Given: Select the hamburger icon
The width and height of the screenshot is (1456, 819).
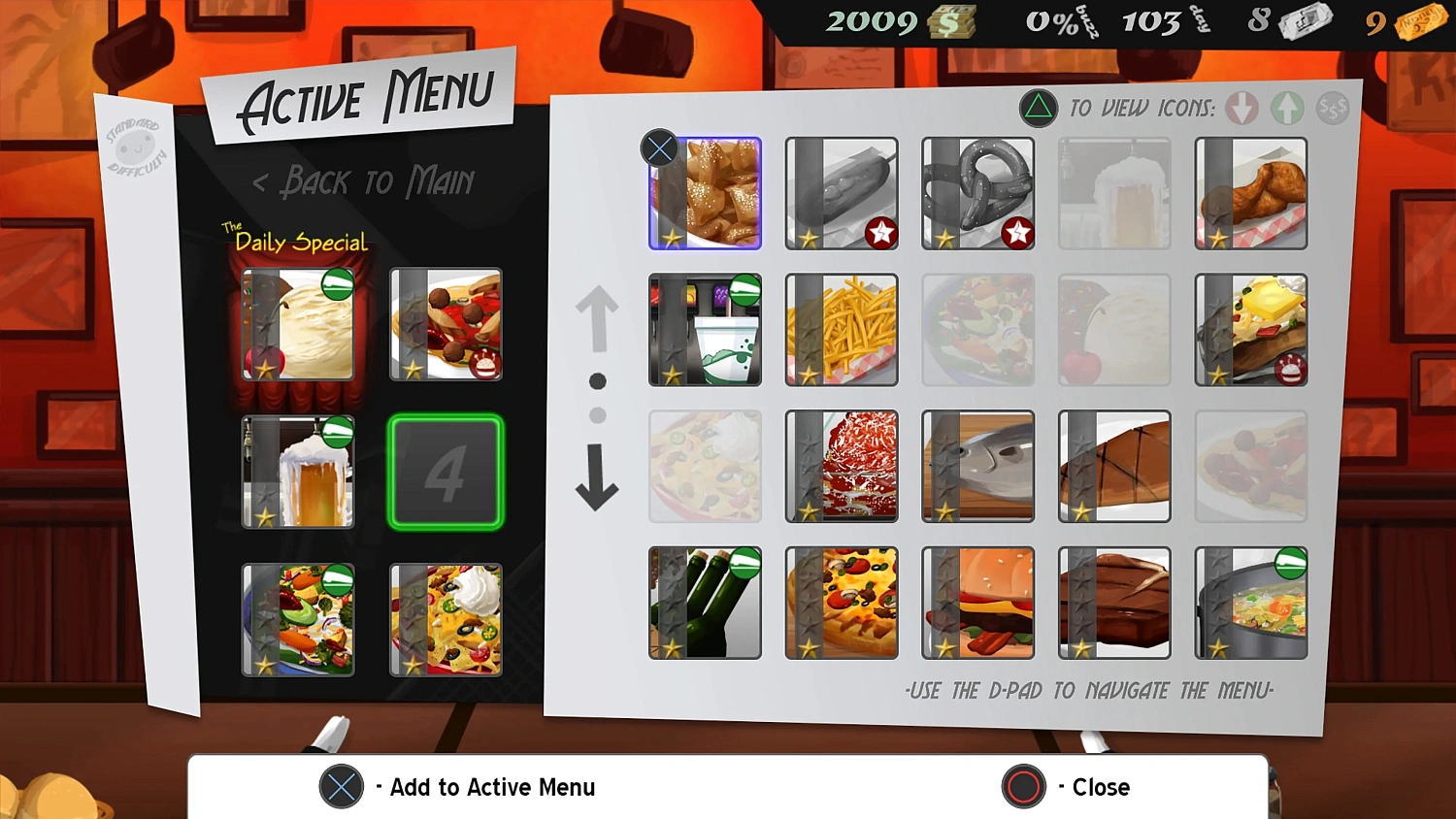Looking at the screenshot, I should pos(977,602).
